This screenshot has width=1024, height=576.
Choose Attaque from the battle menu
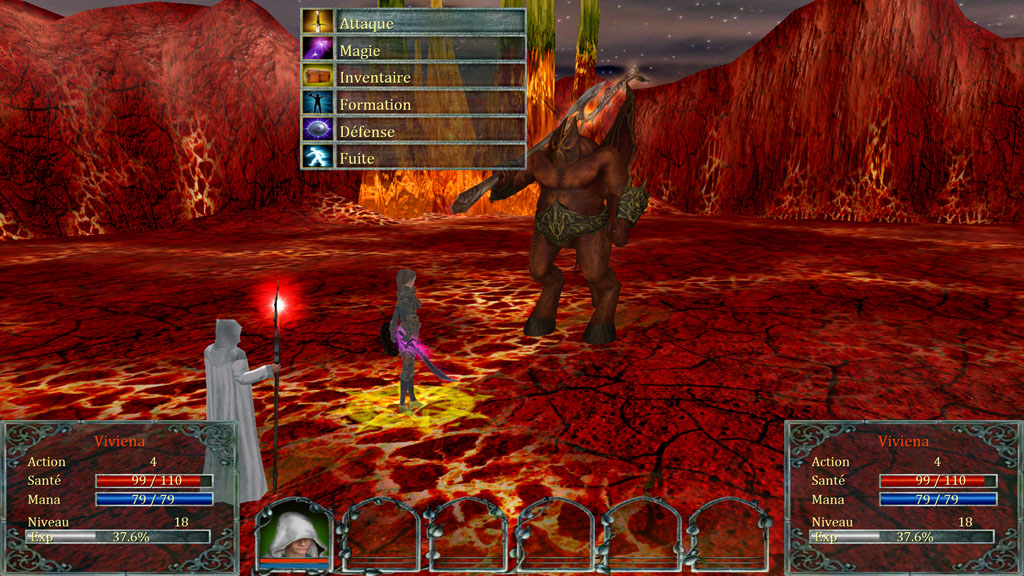413,22
